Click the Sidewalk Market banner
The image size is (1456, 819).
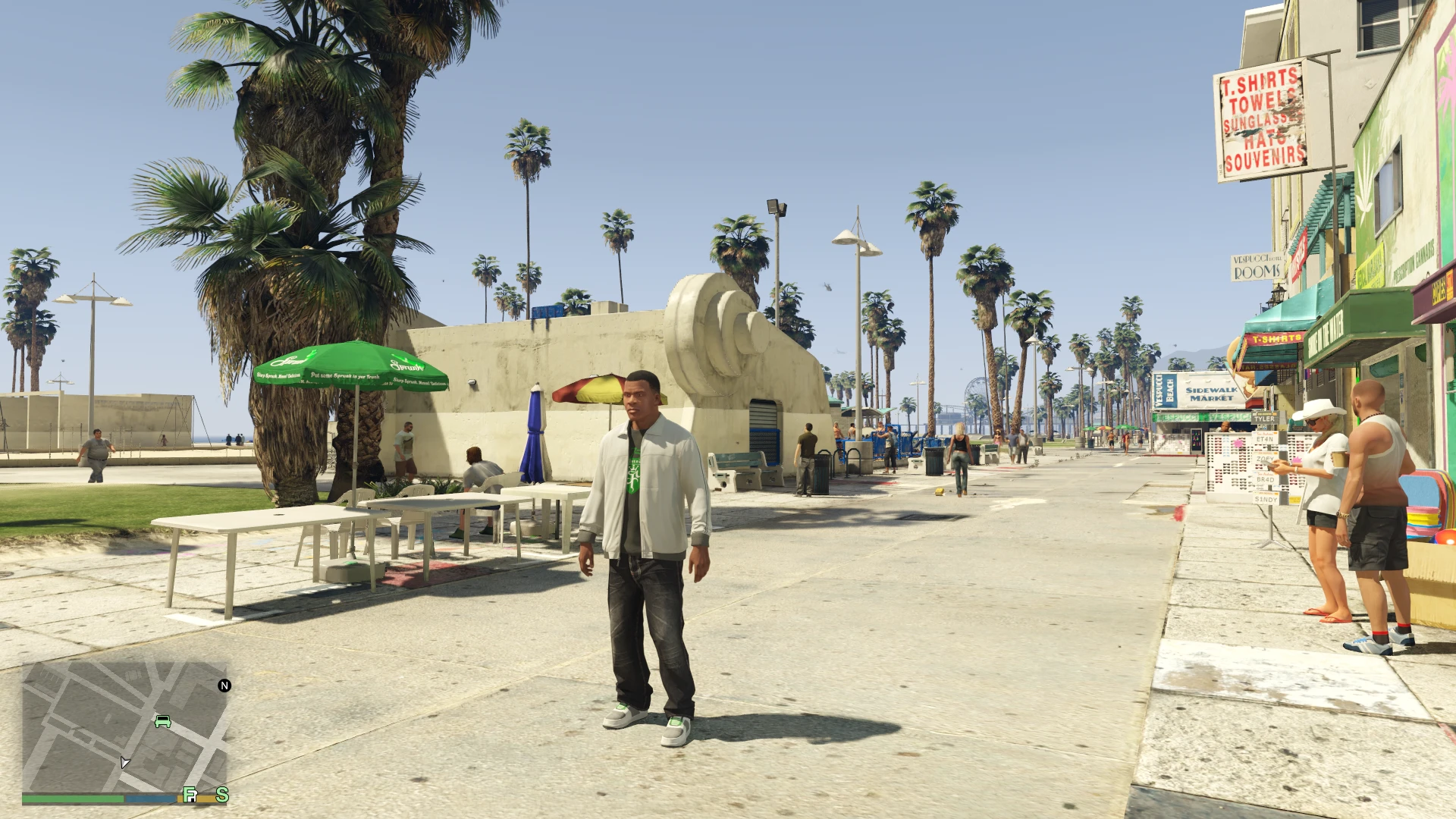click(1210, 394)
